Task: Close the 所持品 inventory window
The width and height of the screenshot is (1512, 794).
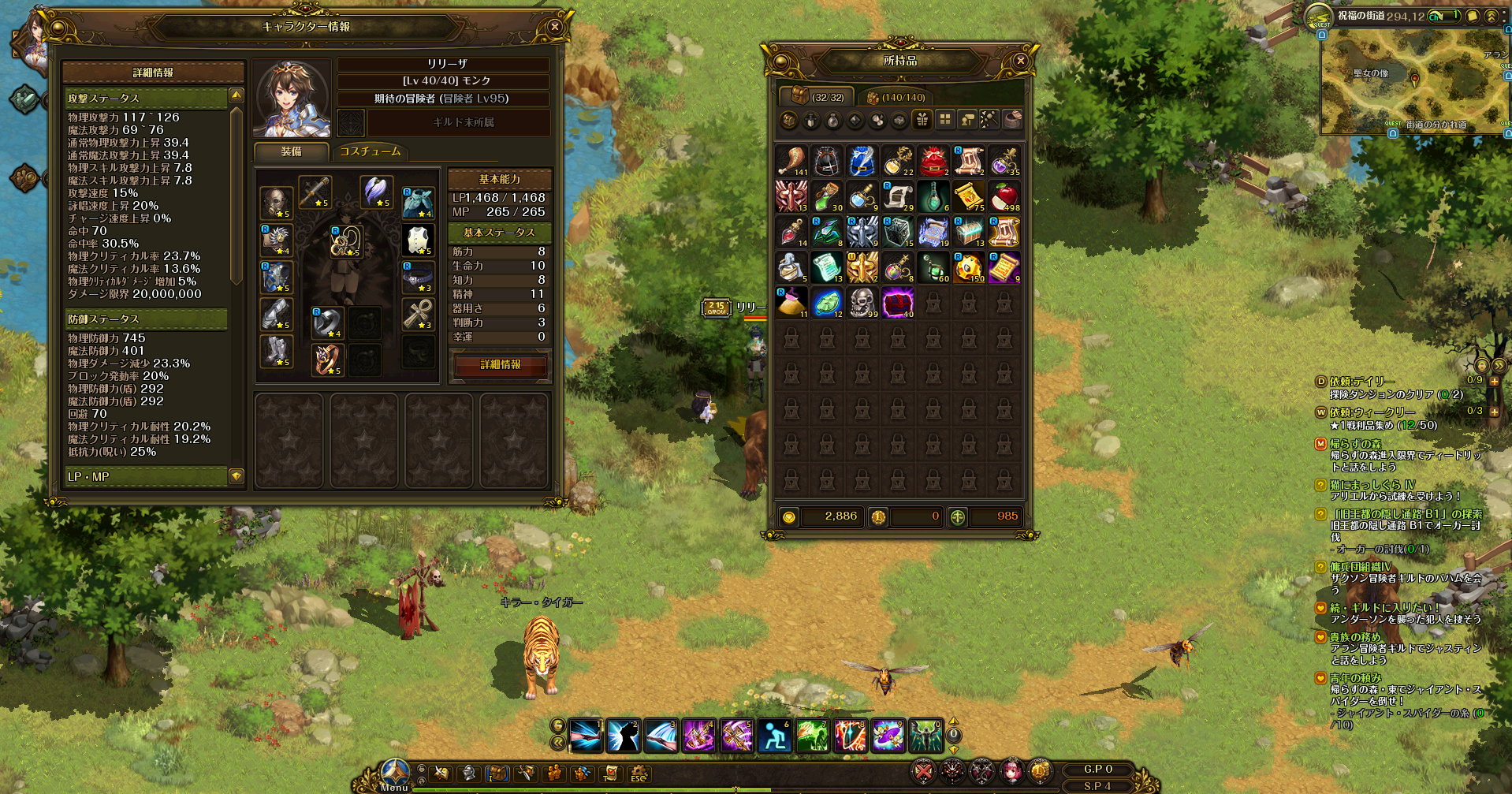Action: [1020, 61]
